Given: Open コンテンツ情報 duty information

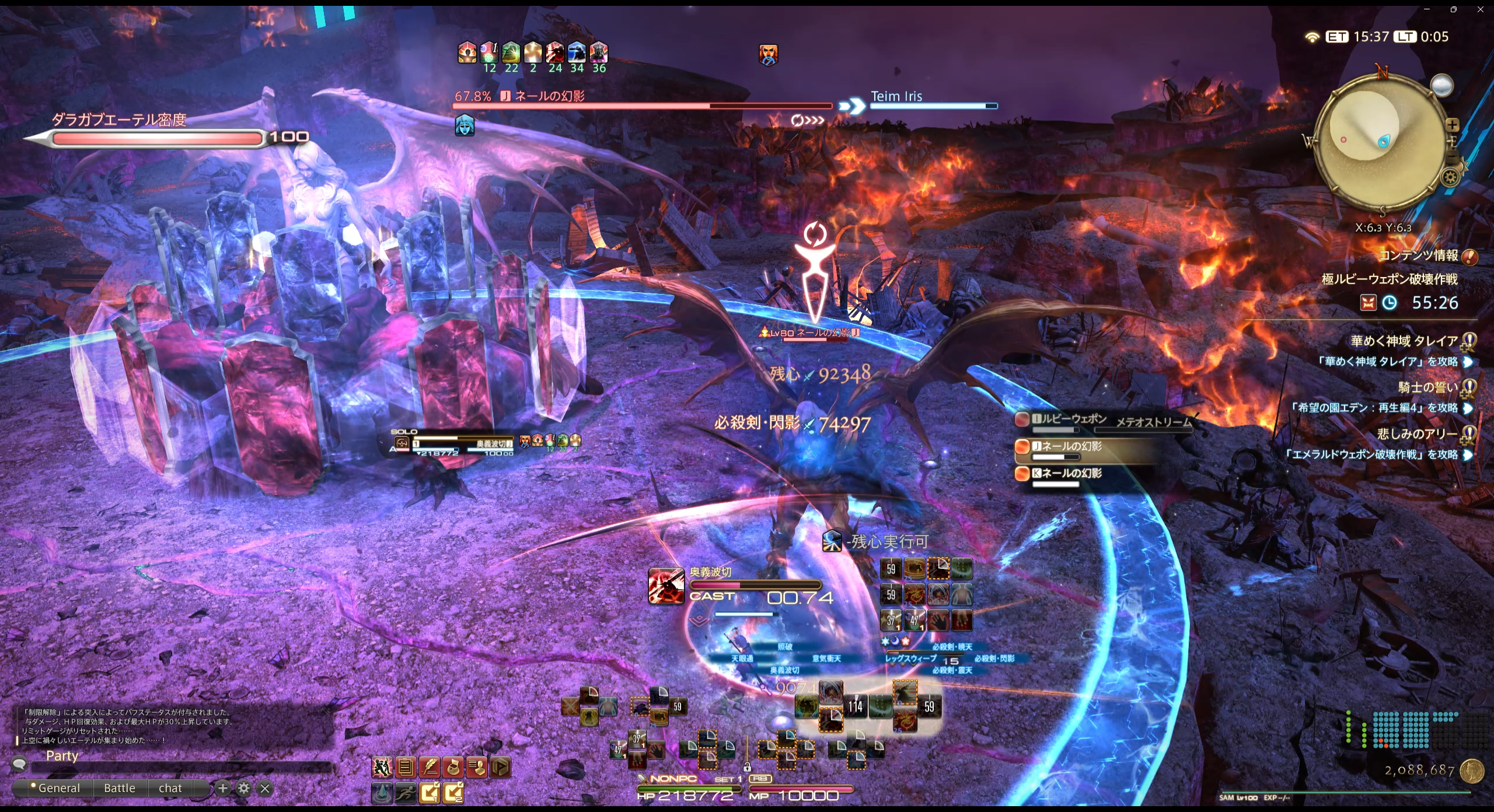Looking at the screenshot, I should 1418,256.
